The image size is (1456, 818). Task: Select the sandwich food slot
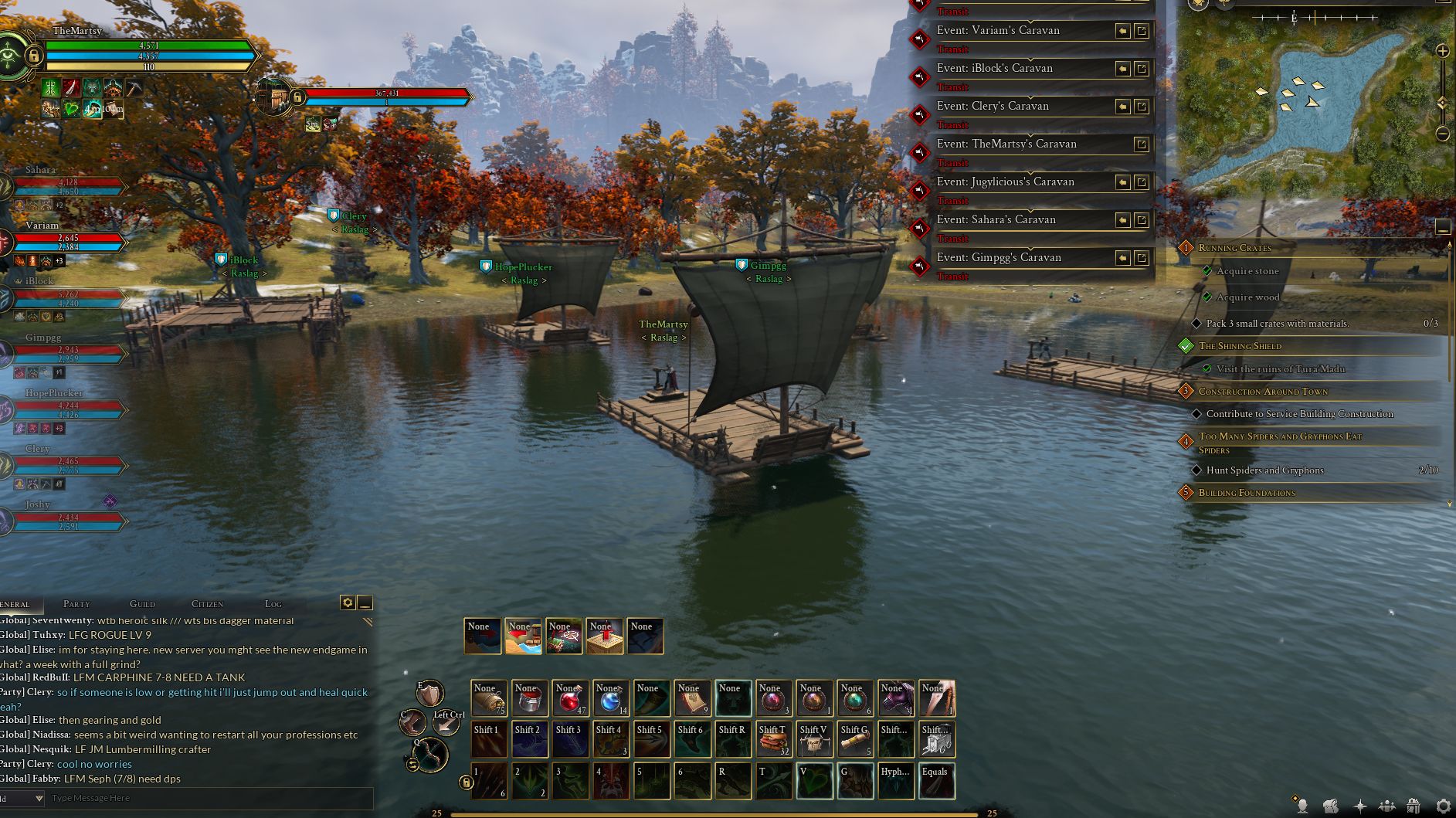774,739
